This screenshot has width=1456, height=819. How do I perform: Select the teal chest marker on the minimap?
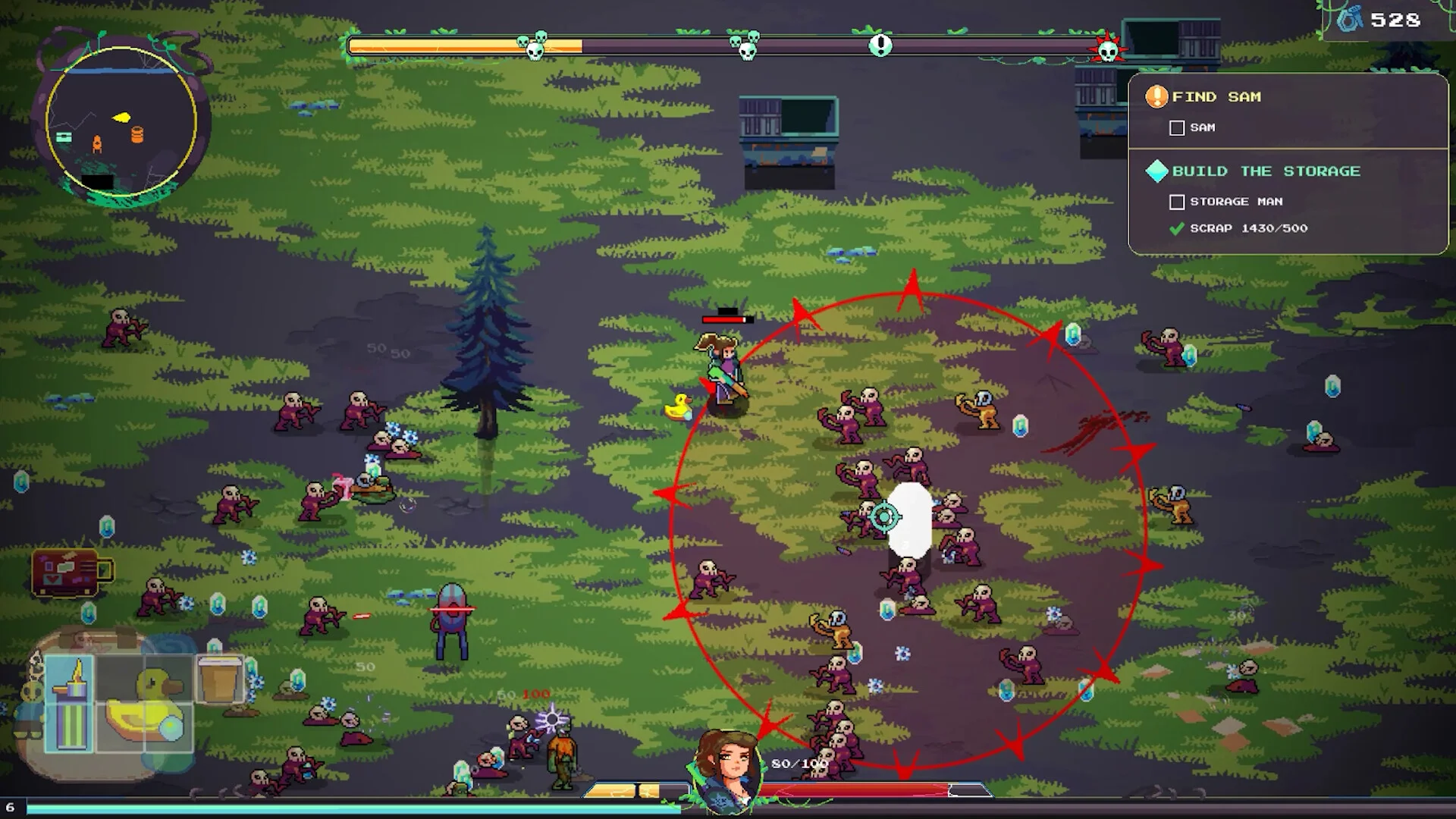pyautogui.click(x=64, y=136)
